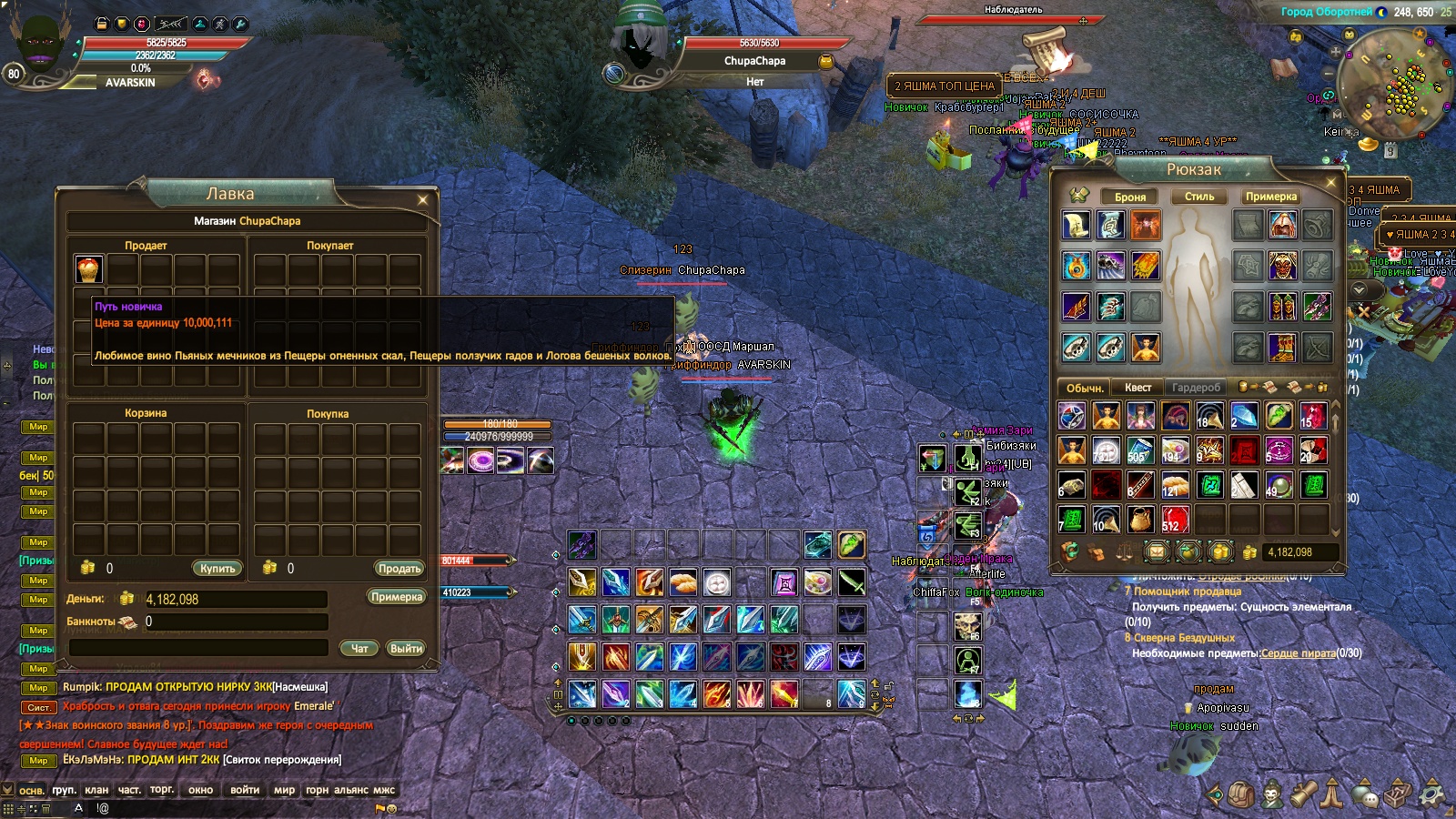Select the торг. chat channel tab
Image resolution: width=1456 pixels, height=819 pixels.
(162, 790)
